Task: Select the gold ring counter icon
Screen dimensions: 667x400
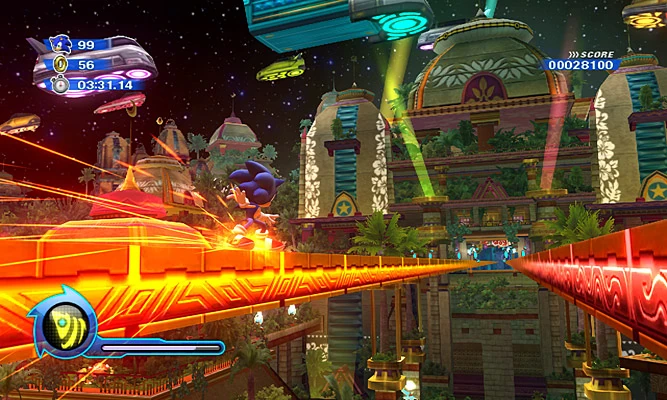Action: tap(59, 65)
